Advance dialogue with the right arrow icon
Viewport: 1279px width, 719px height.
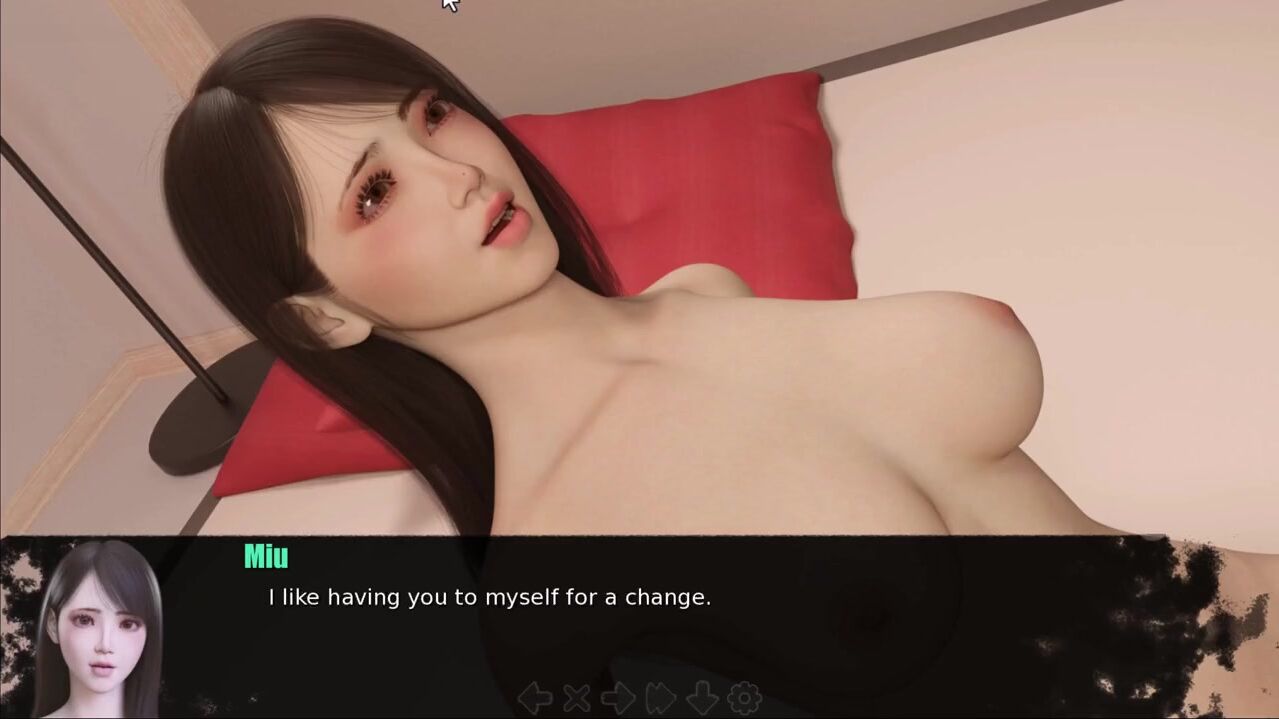617,697
